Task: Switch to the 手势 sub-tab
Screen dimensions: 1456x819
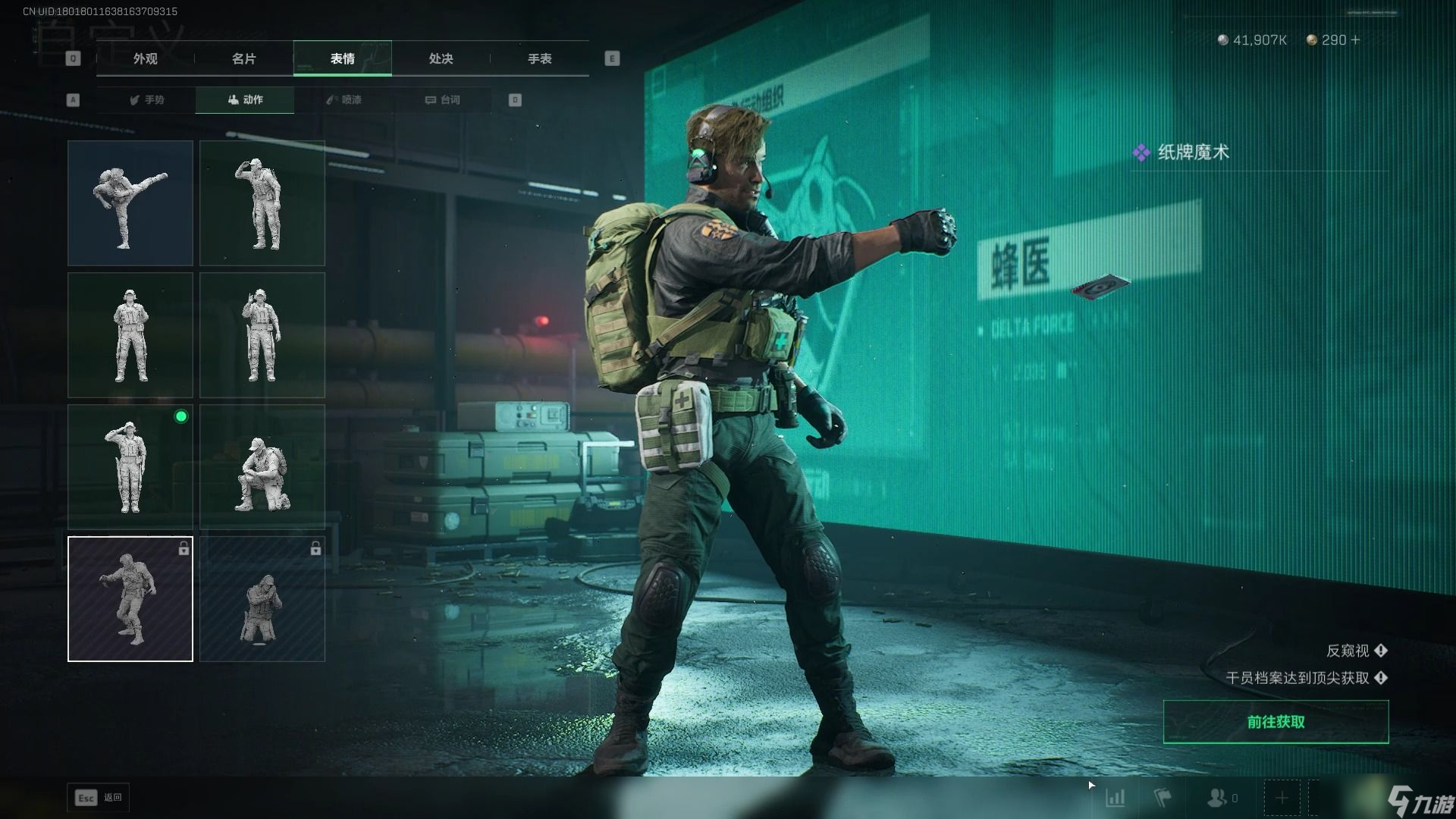Action: (147, 99)
